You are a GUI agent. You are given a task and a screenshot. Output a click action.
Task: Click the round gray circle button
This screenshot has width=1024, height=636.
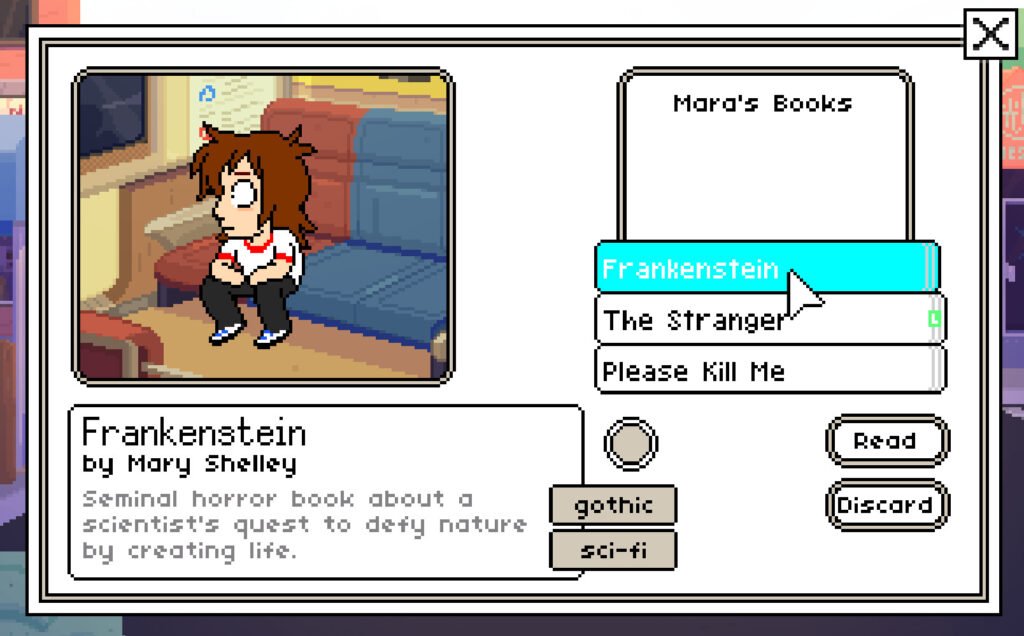pyautogui.click(x=631, y=444)
